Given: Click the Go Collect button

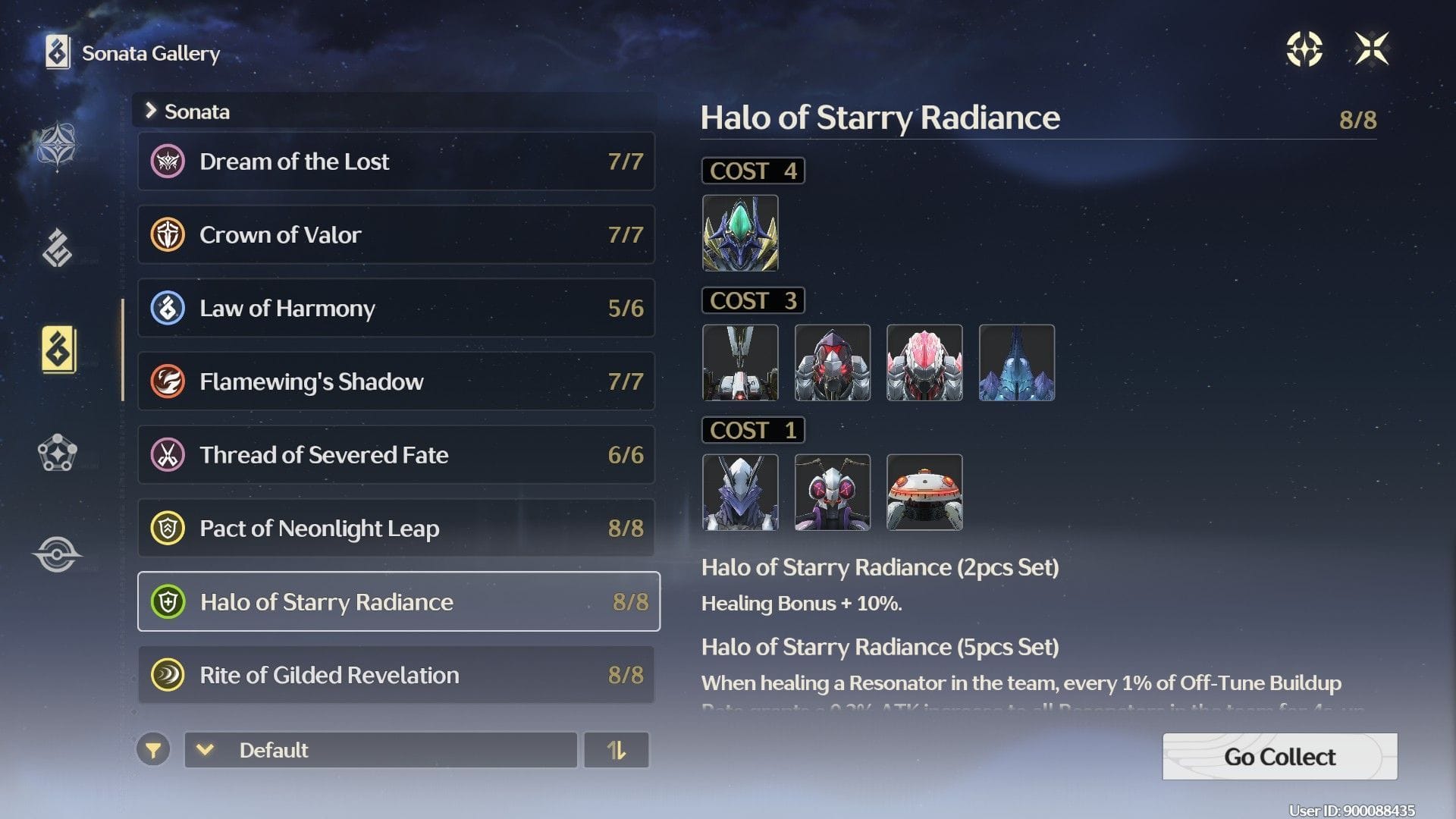Looking at the screenshot, I should pyautogui.click(x=1279, y=756).
